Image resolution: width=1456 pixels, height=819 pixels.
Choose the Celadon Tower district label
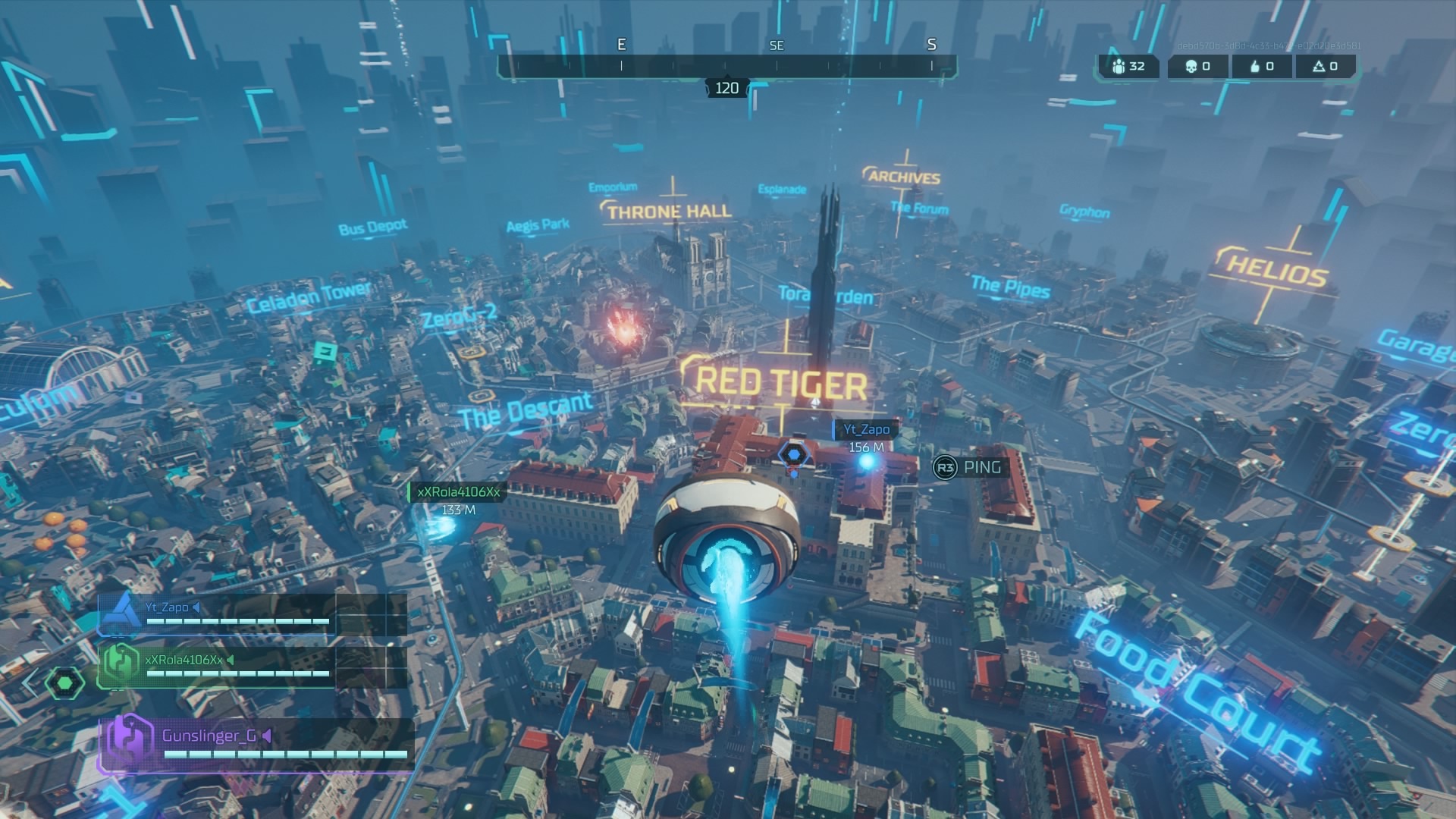pyautogui.click(x=309, y=297)
